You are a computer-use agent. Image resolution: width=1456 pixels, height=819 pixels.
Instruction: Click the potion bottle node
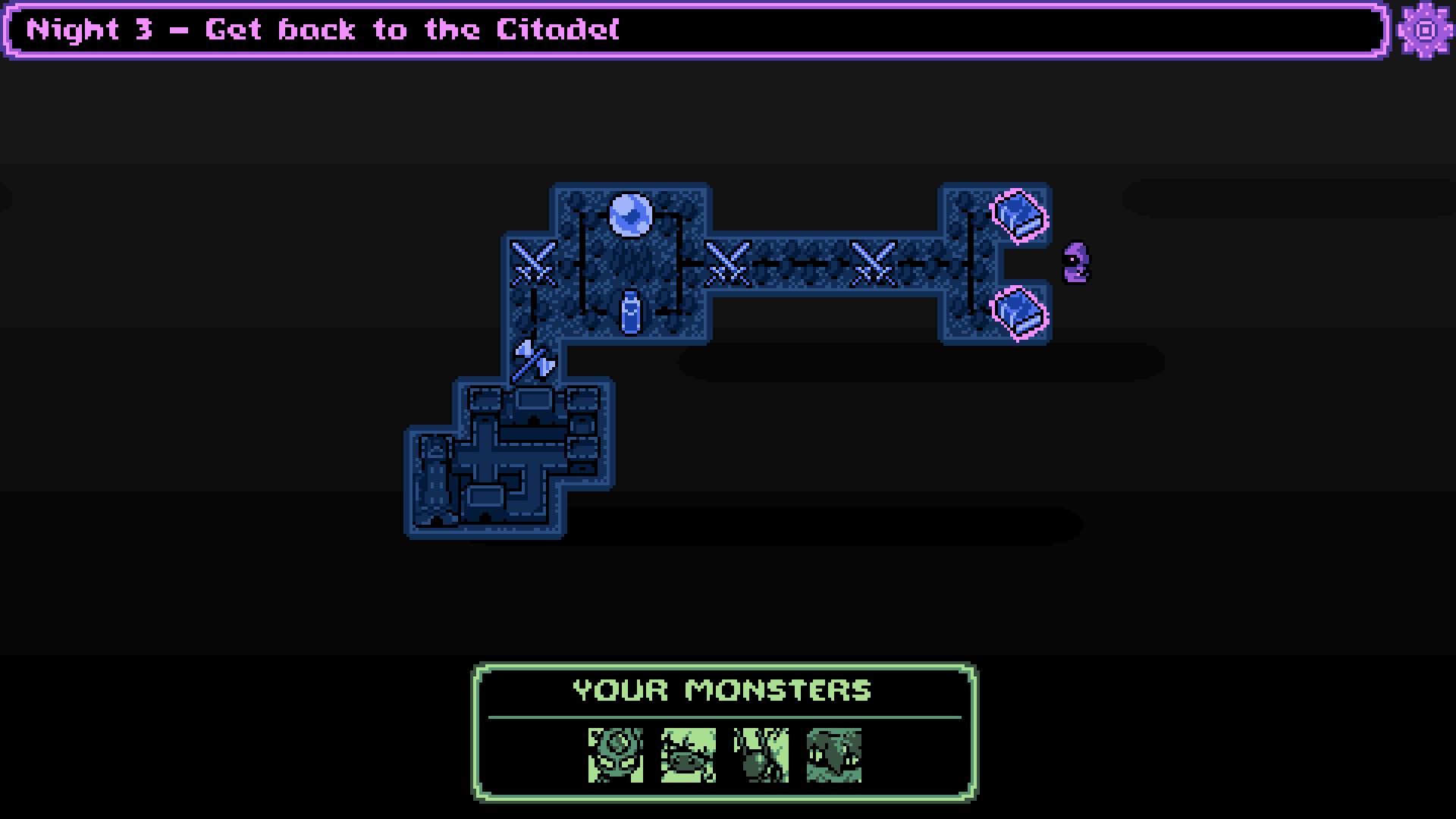point(632,312)
